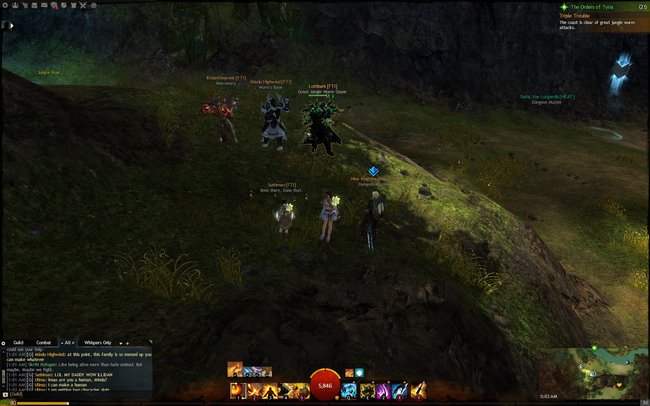This screenshot has height=406, width=650.
Task: Select fire attunement above the skill bar
Action: pos(235,370)
